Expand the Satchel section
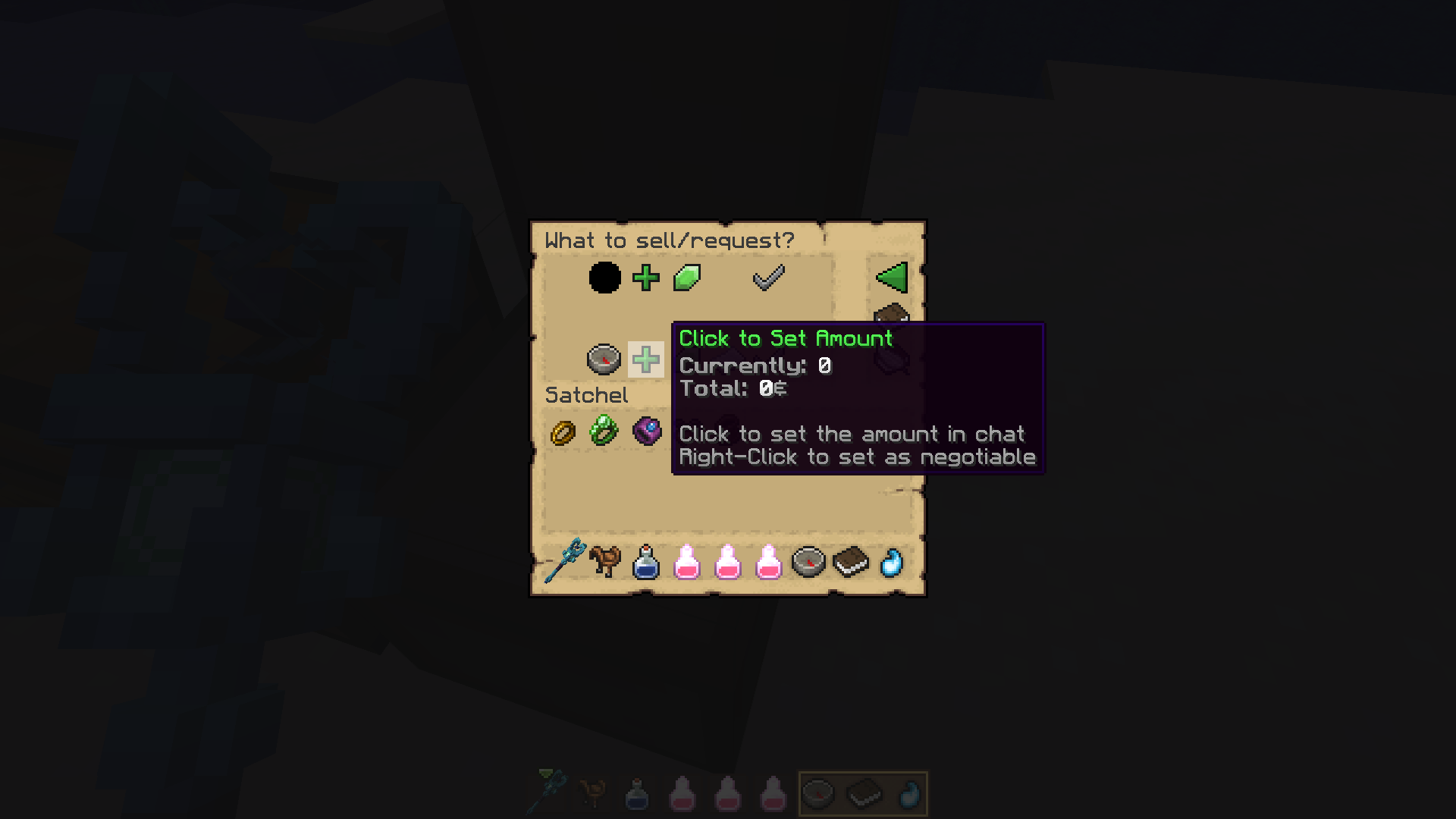1456x819 pixels. [587, 394]
